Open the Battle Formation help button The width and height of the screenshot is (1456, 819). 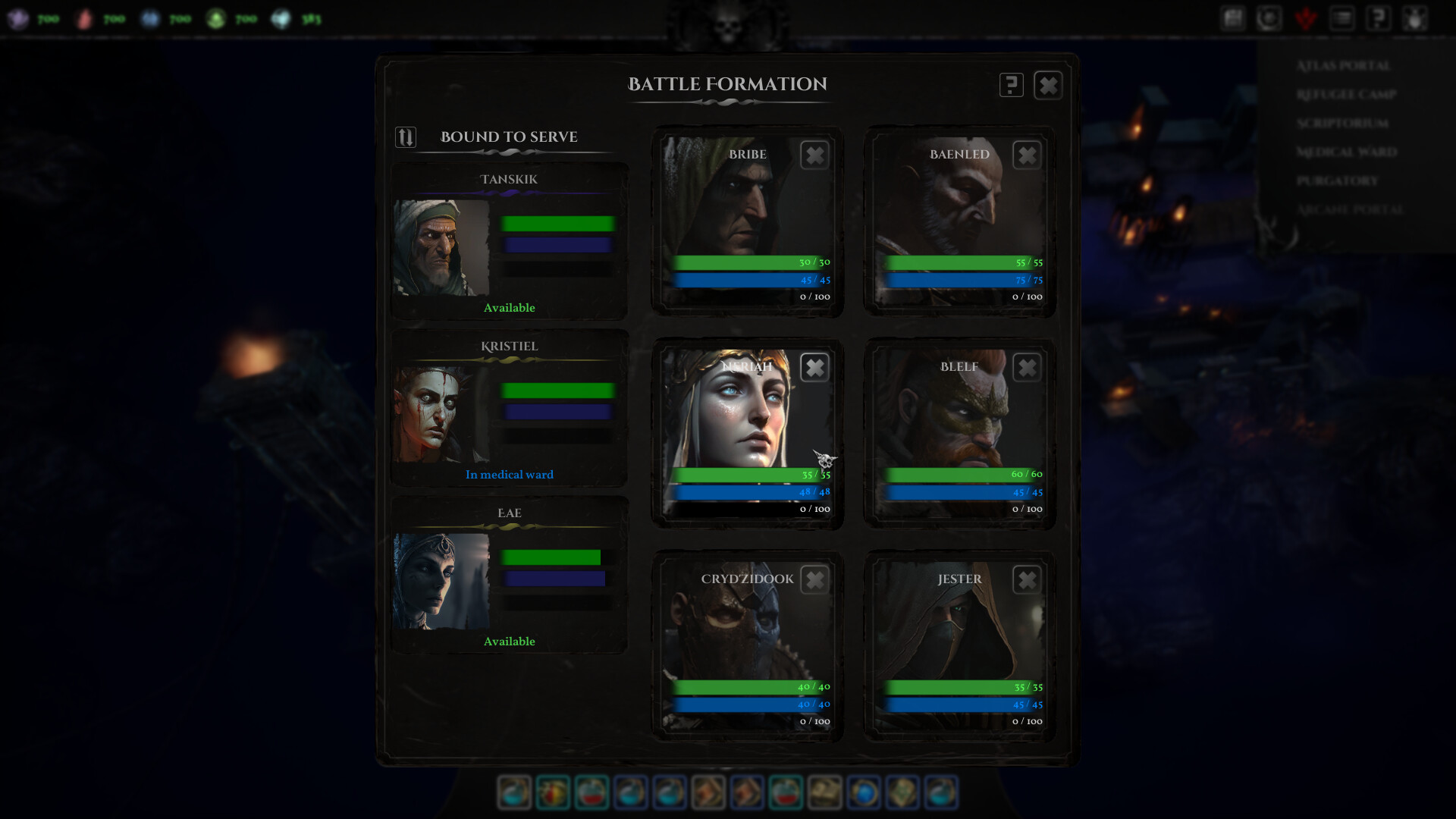click(1011, 85)
